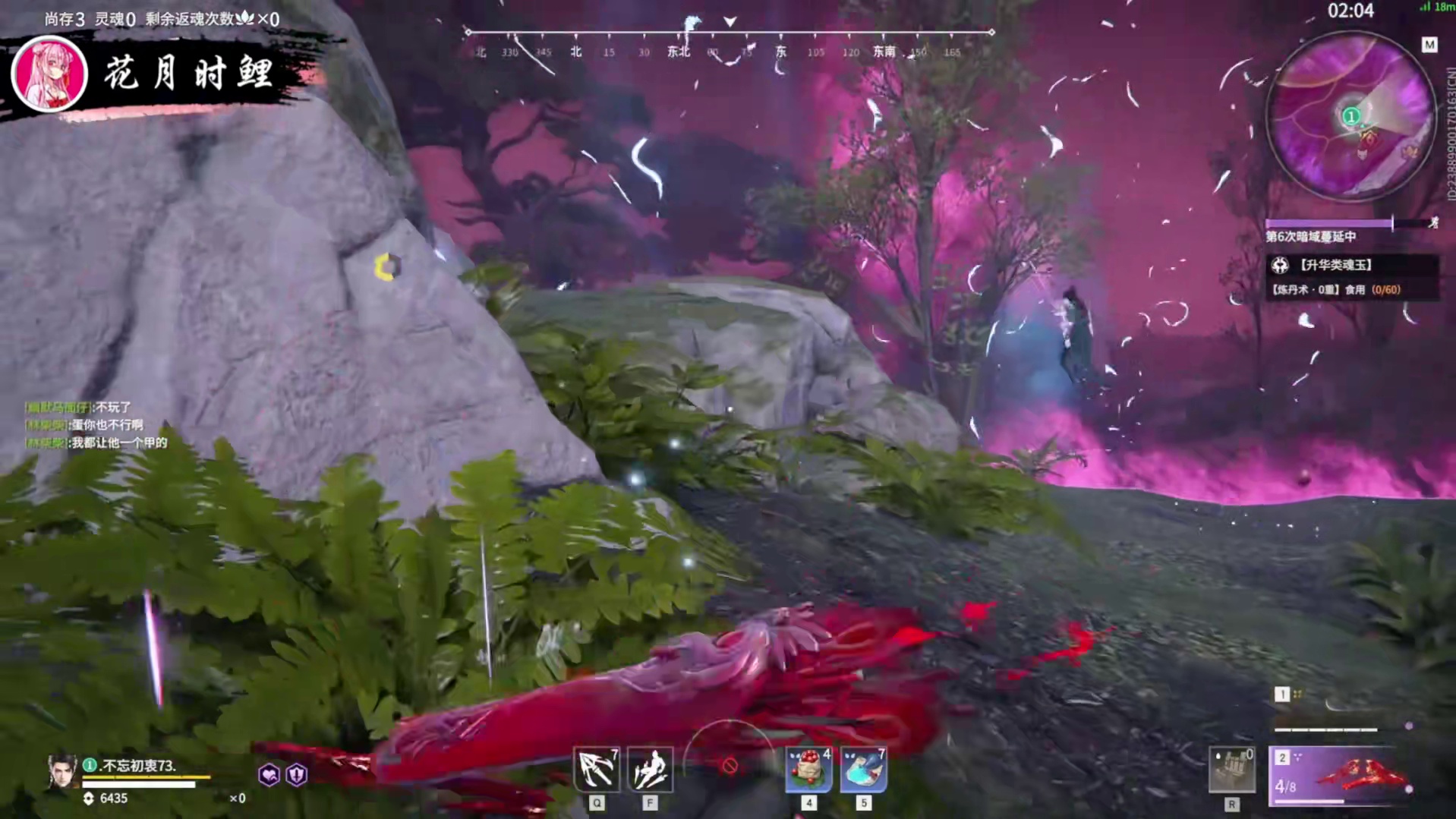Open the 升华类魂玉 quest tracker
The image size is (1456, 819).
tap(1351, 276)
